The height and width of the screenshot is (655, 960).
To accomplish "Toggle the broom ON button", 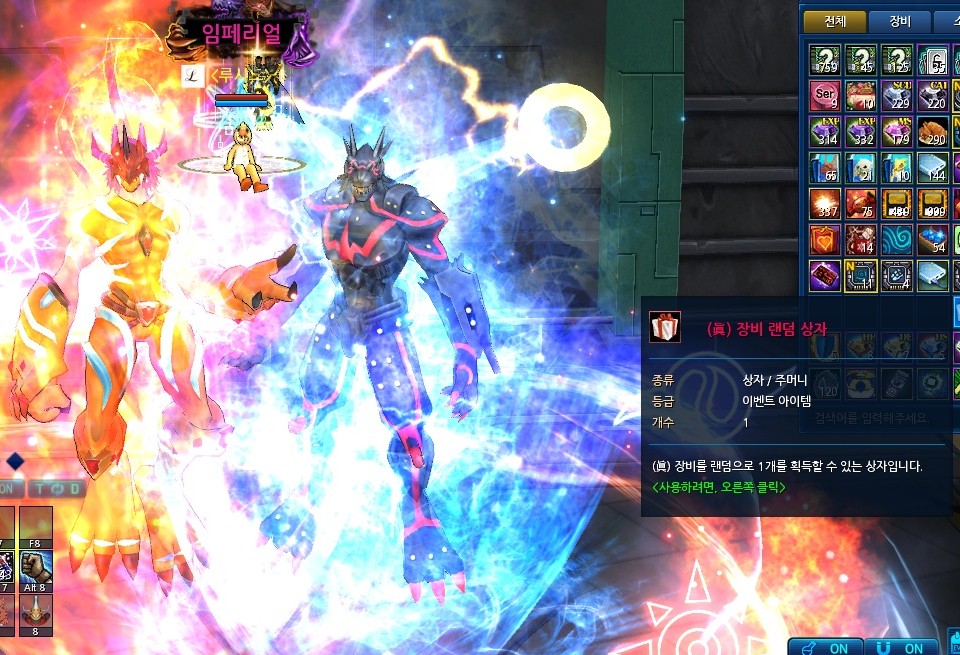I will (826, 646).
